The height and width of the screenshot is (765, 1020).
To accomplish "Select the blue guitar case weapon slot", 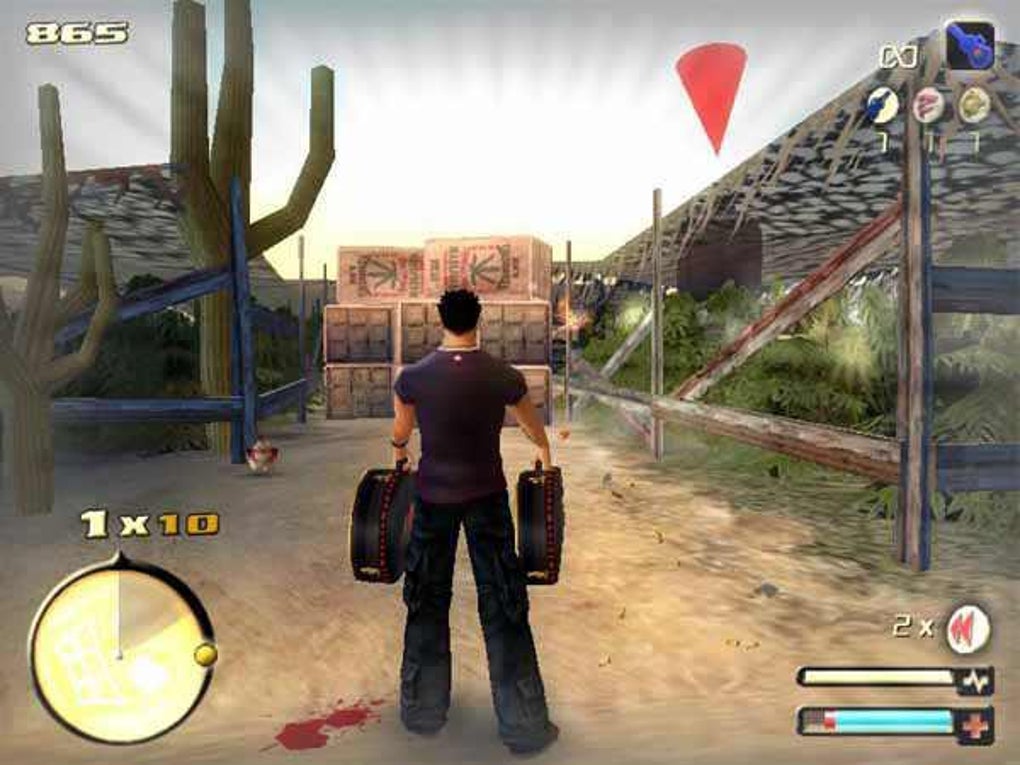I will [969, 46].
